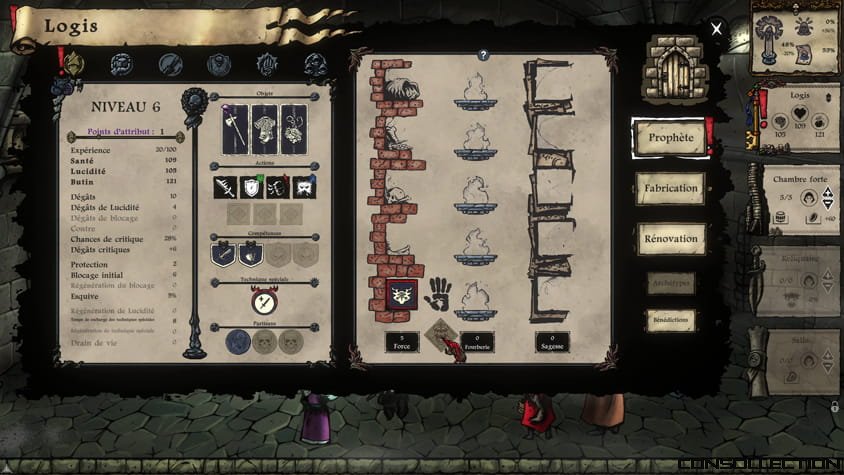Show help with the question mark icon
844x475 pixels.
[483, 56]
